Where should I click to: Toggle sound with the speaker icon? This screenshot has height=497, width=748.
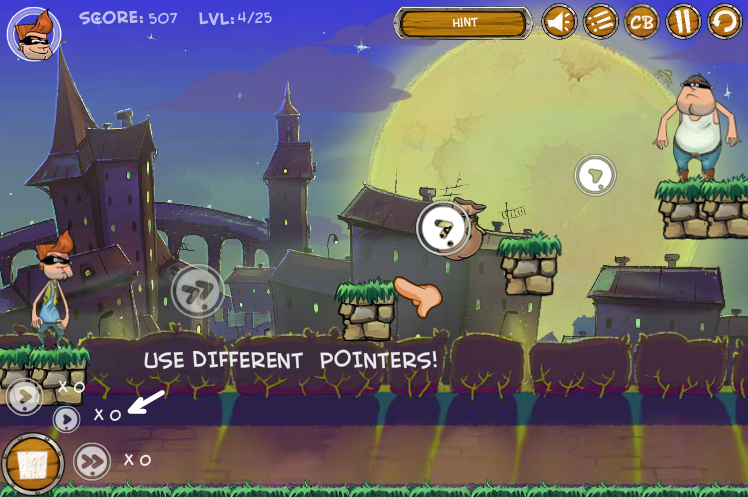point(559,21)
